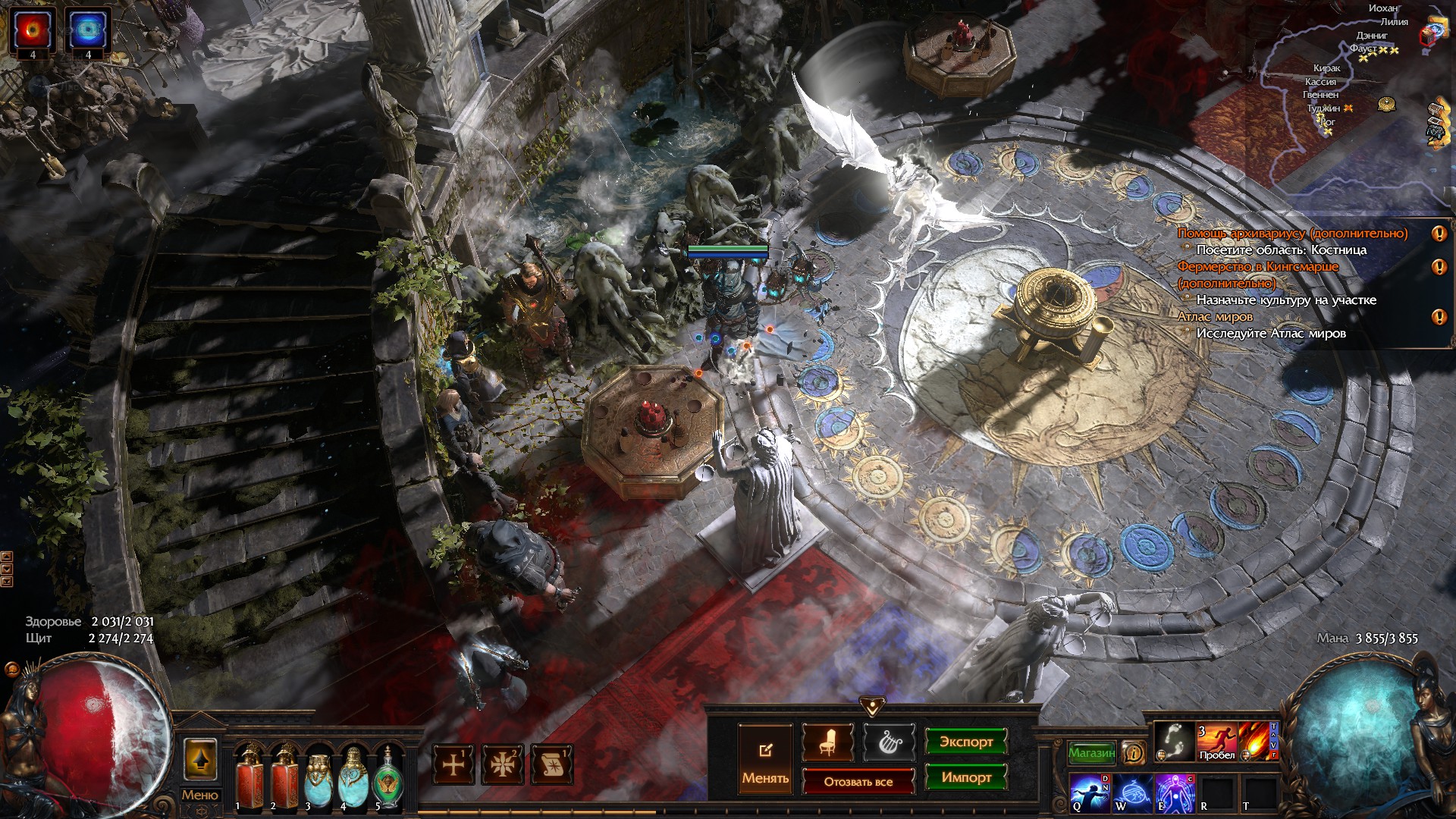Activate the Q lightning skill
This screenshot has width=1456, height=819.
1090,792
